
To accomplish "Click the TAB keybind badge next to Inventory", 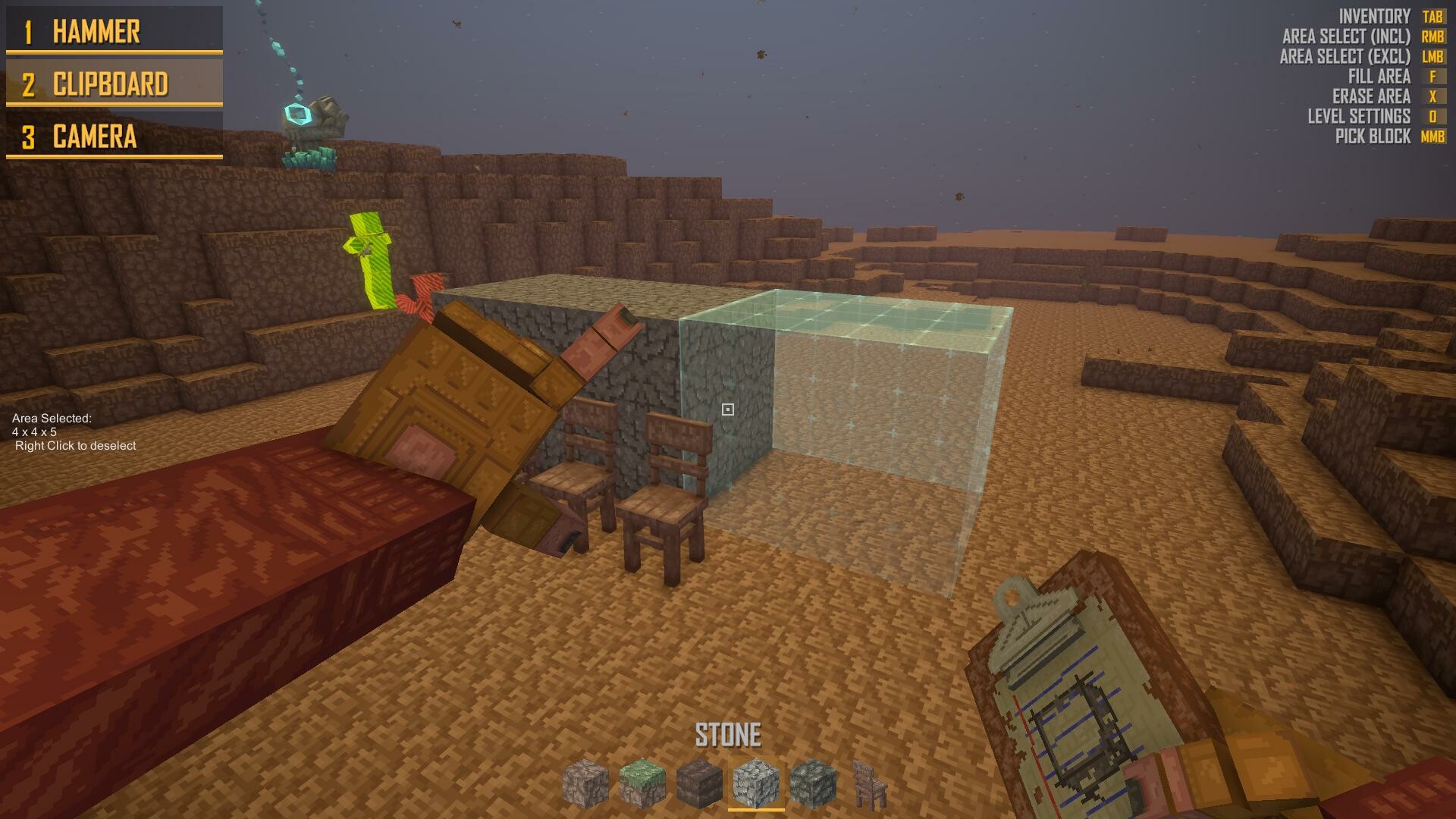I will (1432, 14).
